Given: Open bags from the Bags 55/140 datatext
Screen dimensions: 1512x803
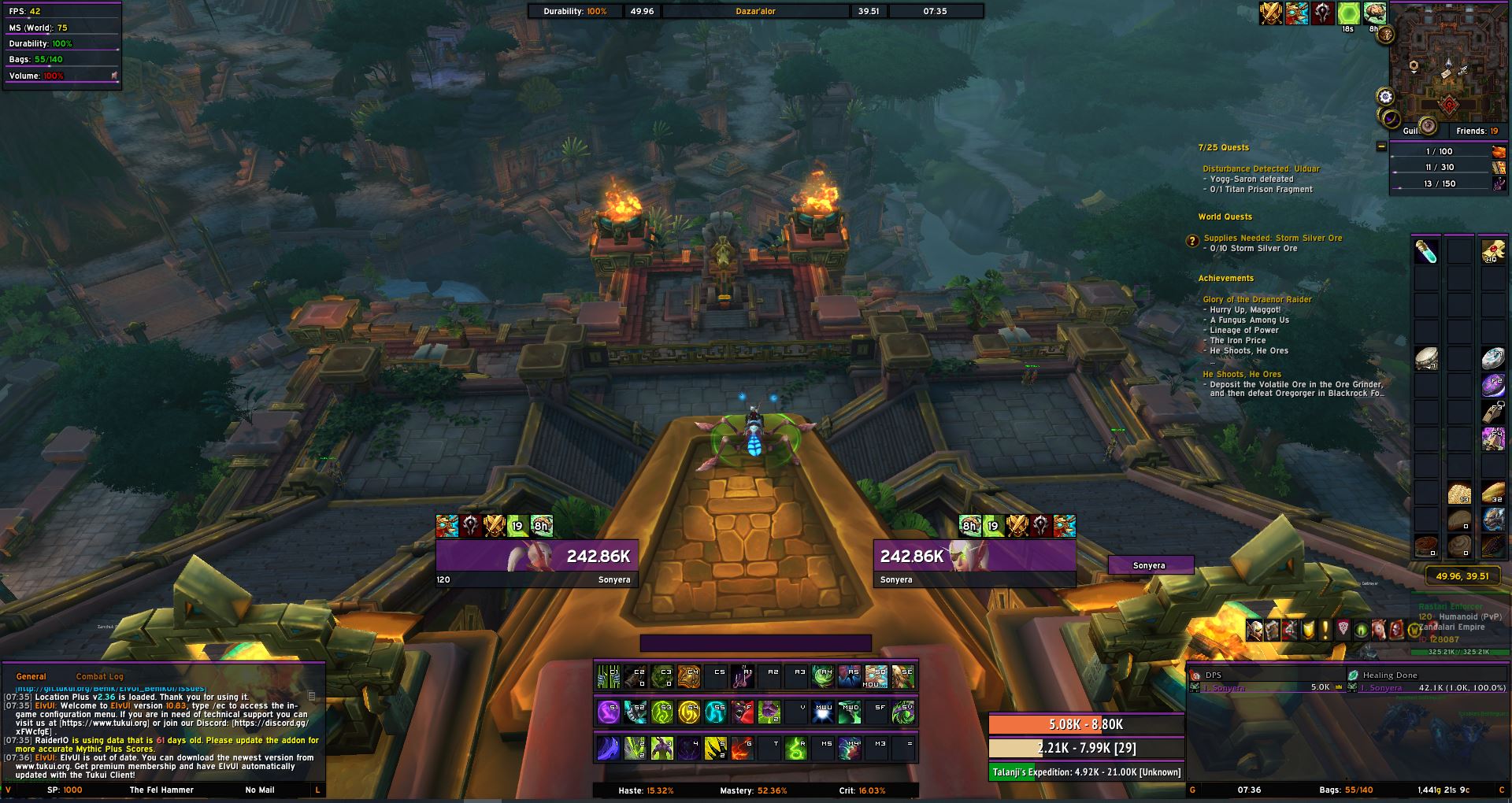Looking at the screenshot, I should (1346, 790).
